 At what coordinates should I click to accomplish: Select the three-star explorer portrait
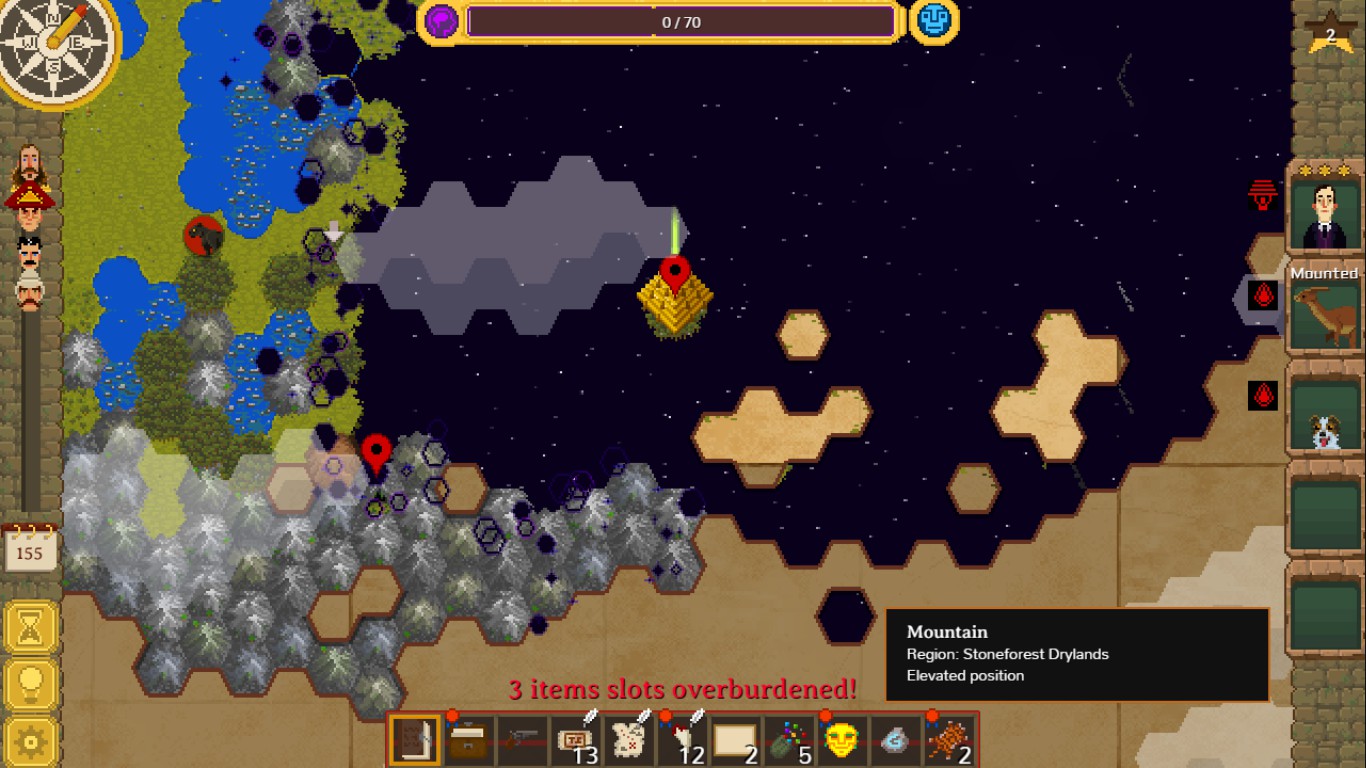pyautogui.click(x=1326, y=215)
